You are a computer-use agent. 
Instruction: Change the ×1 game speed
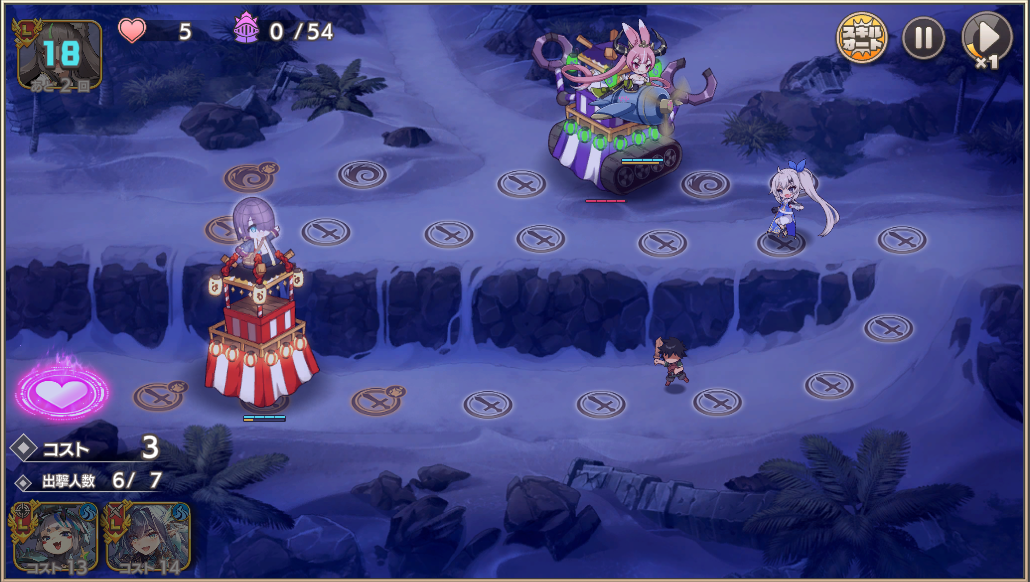[x=986, y=40]
